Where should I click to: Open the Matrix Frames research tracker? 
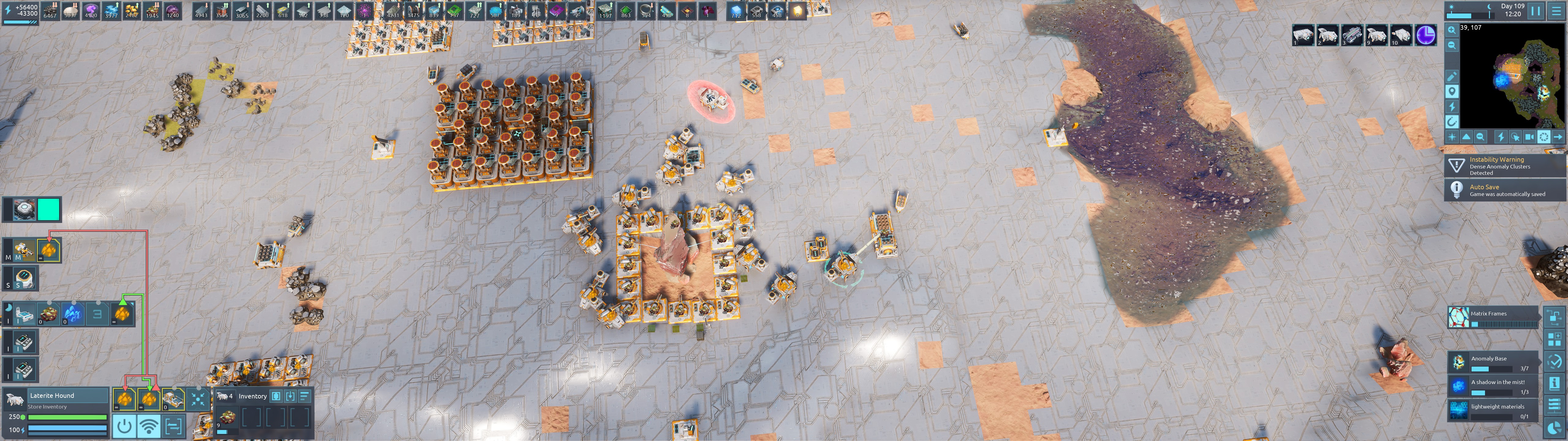[x=1494, y=317]
